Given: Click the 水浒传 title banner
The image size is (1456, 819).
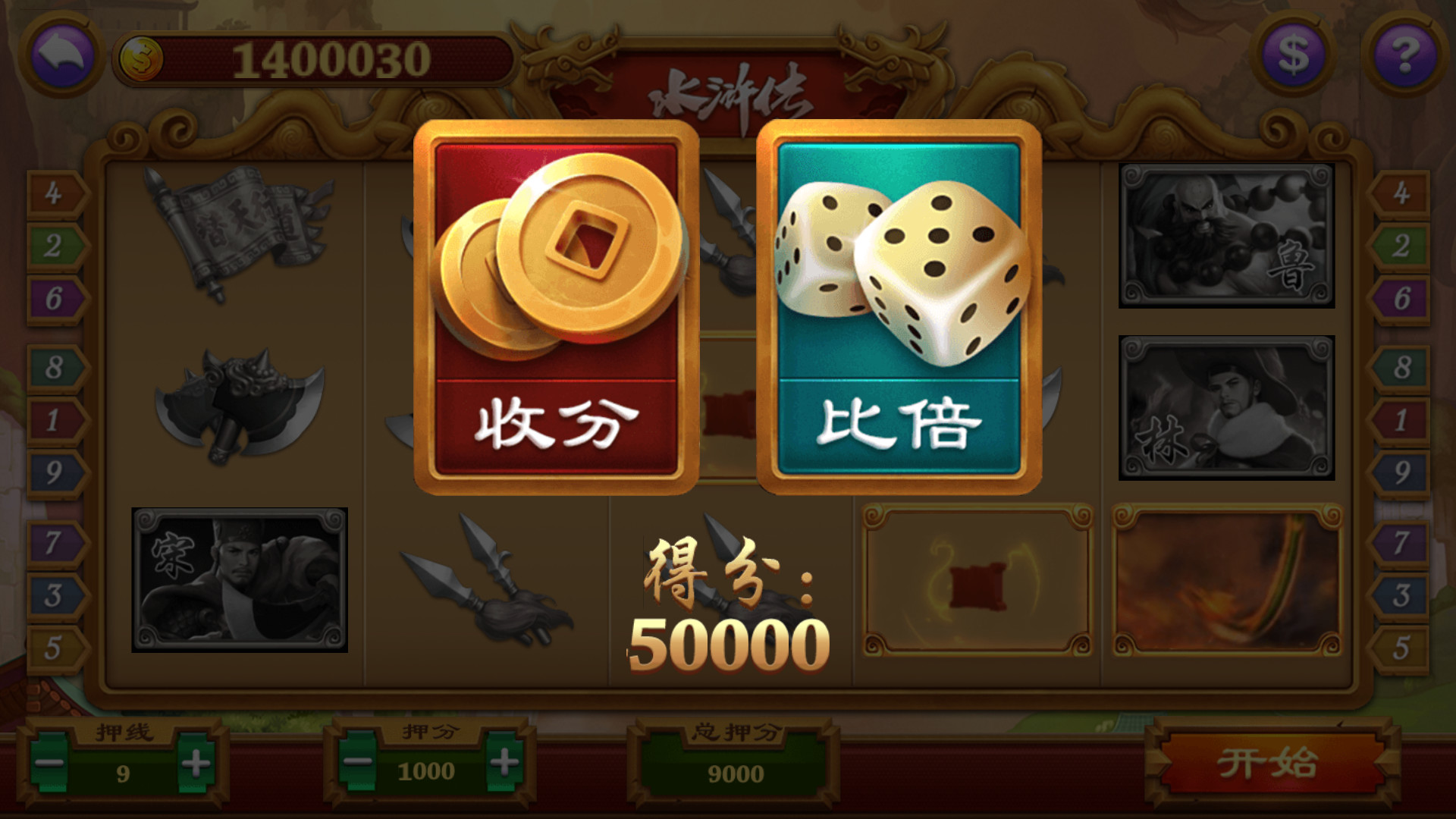Looking at the screenshot, I should 728,91.
